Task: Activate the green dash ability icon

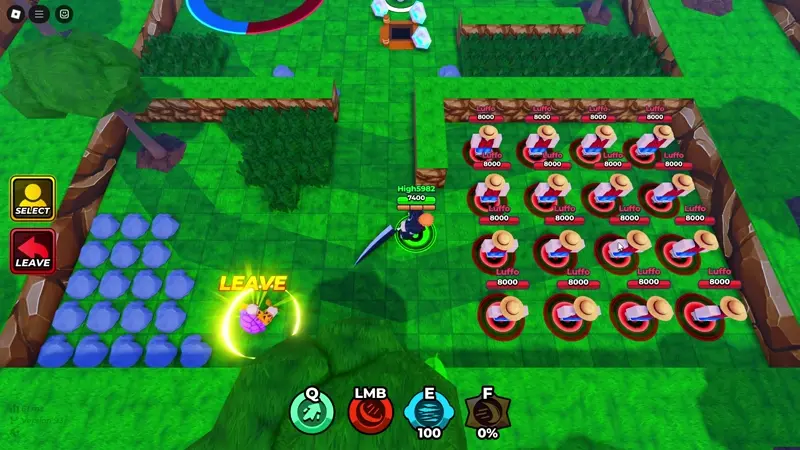Action: 312,412
